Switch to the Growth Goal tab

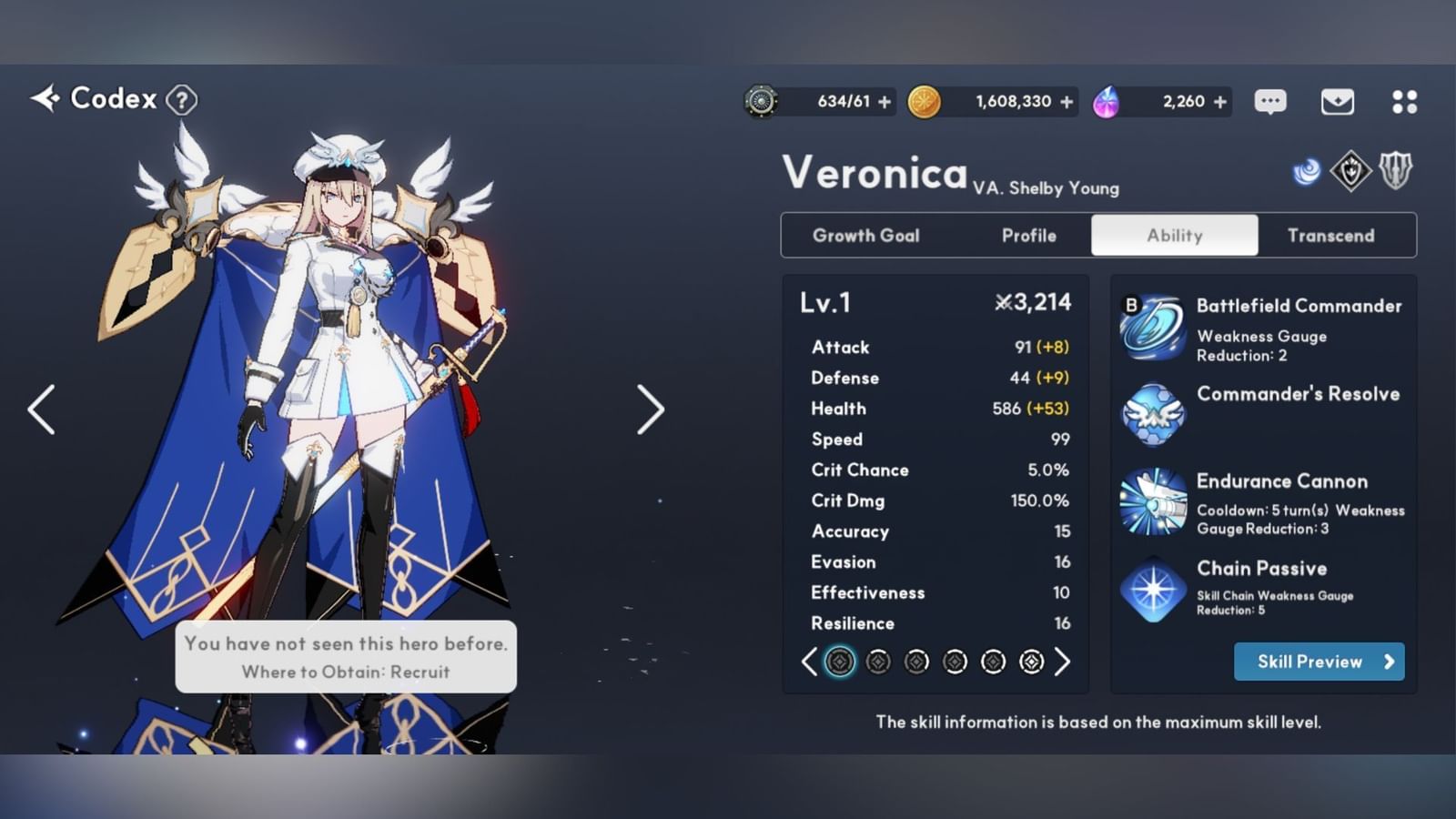pyautogui.click(x=865, y=235)
